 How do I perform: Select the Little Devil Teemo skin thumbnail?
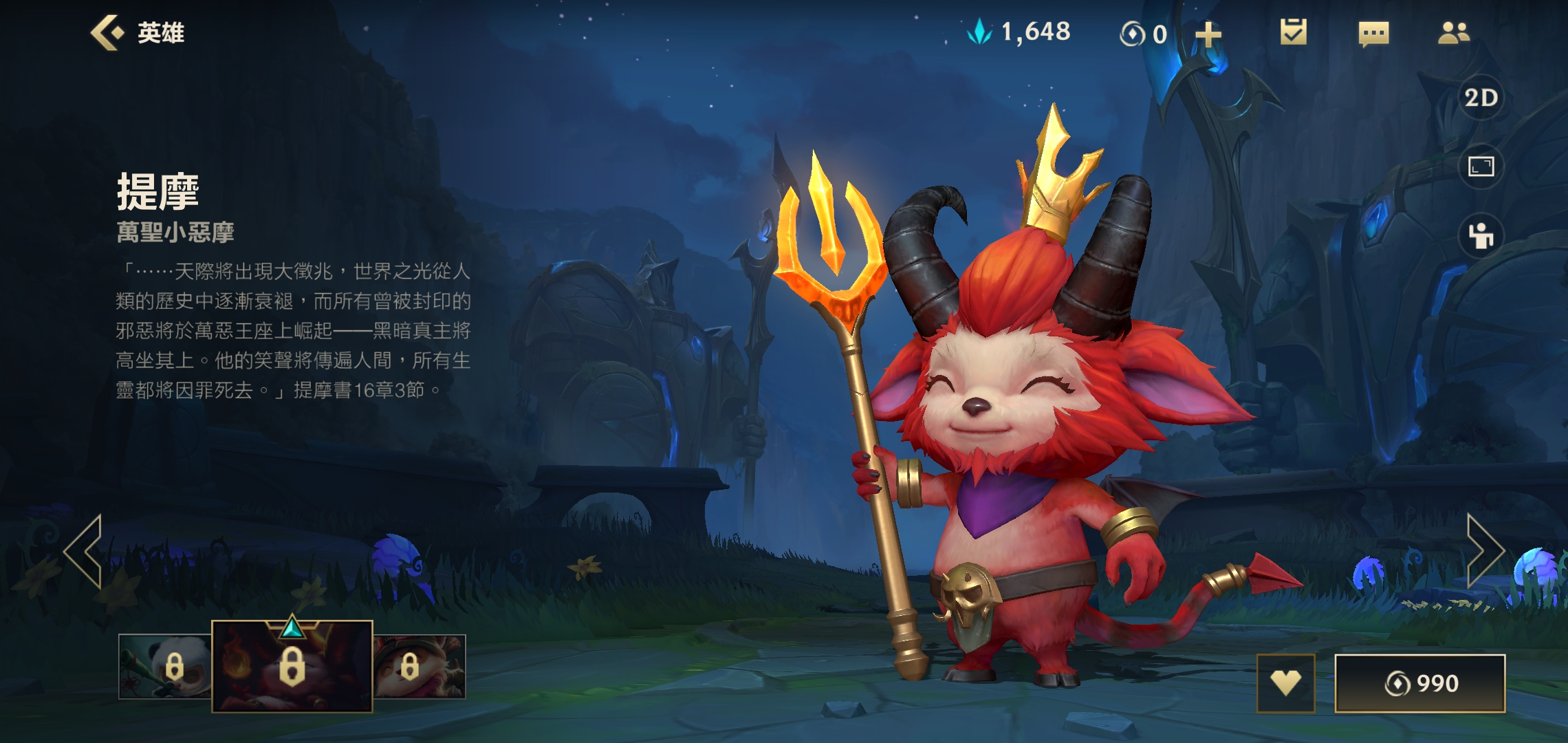[x=292, y=666]
